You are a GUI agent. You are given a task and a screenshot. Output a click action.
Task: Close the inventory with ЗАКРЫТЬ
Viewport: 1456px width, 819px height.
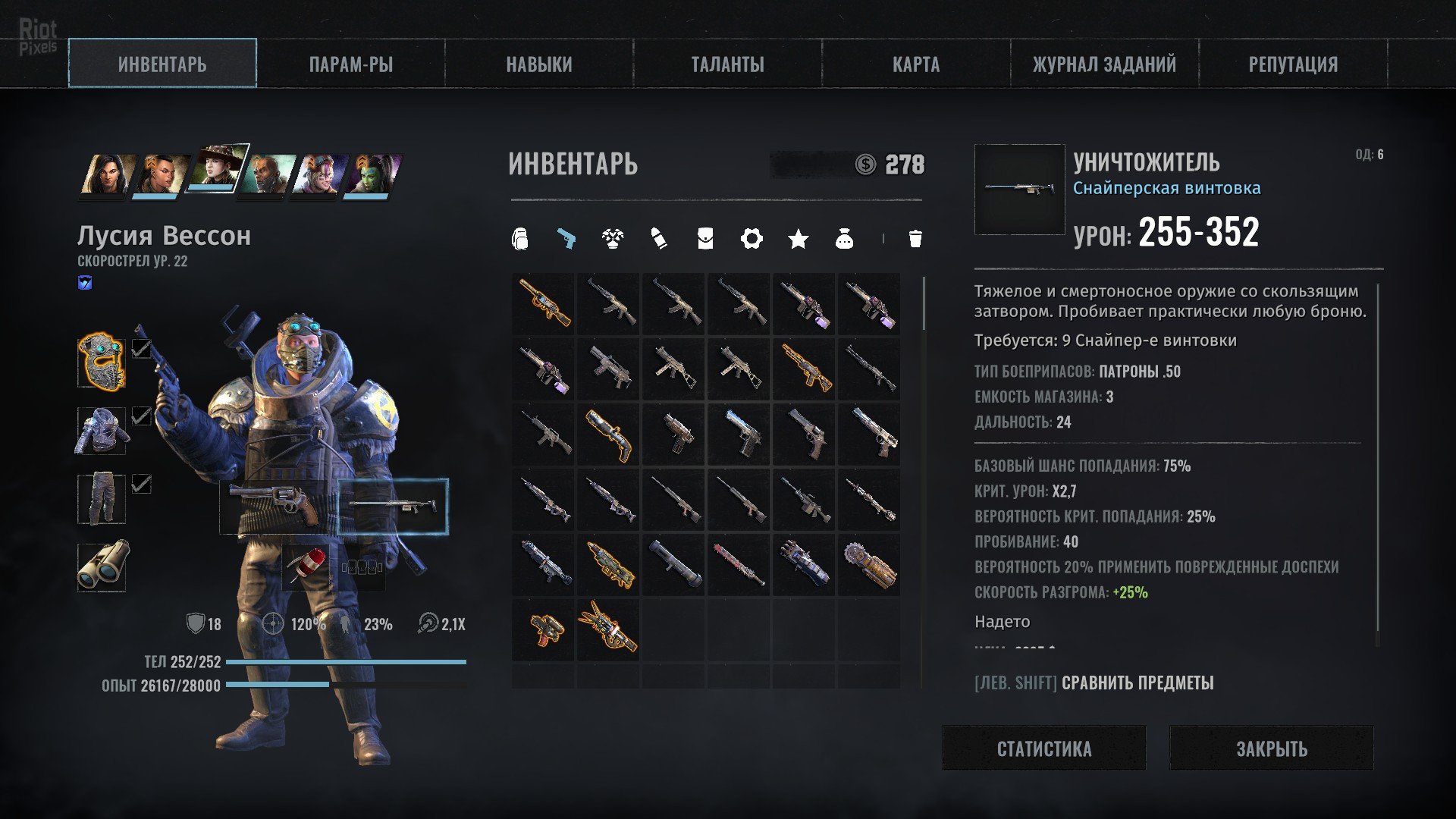(x=1271, y=748)
